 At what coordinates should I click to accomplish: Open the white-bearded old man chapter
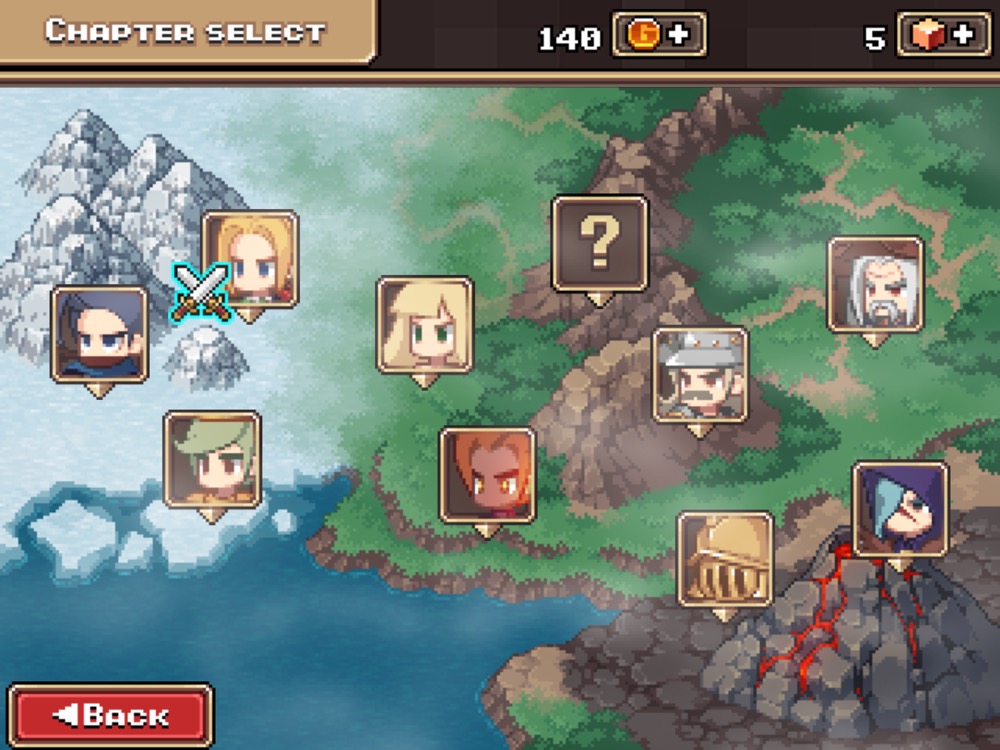tap(875, 284)
